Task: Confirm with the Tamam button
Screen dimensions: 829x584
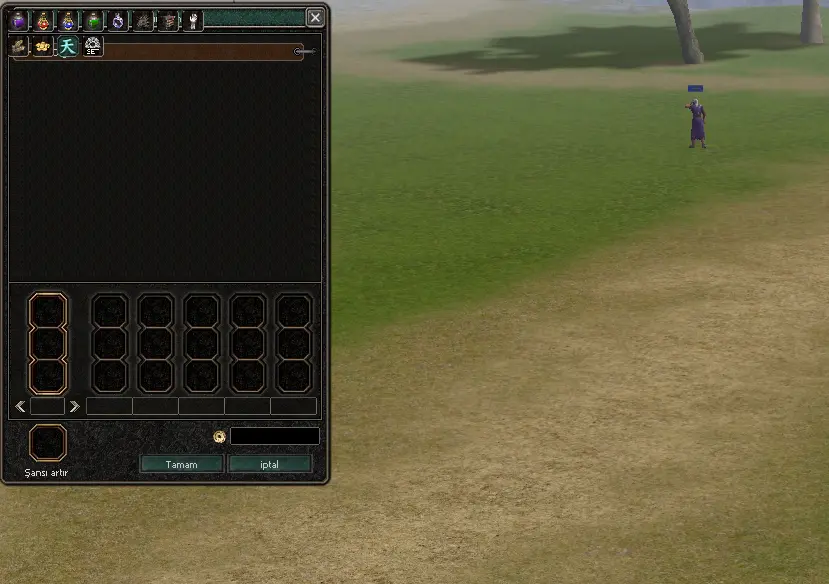Action: coord(181,464)
